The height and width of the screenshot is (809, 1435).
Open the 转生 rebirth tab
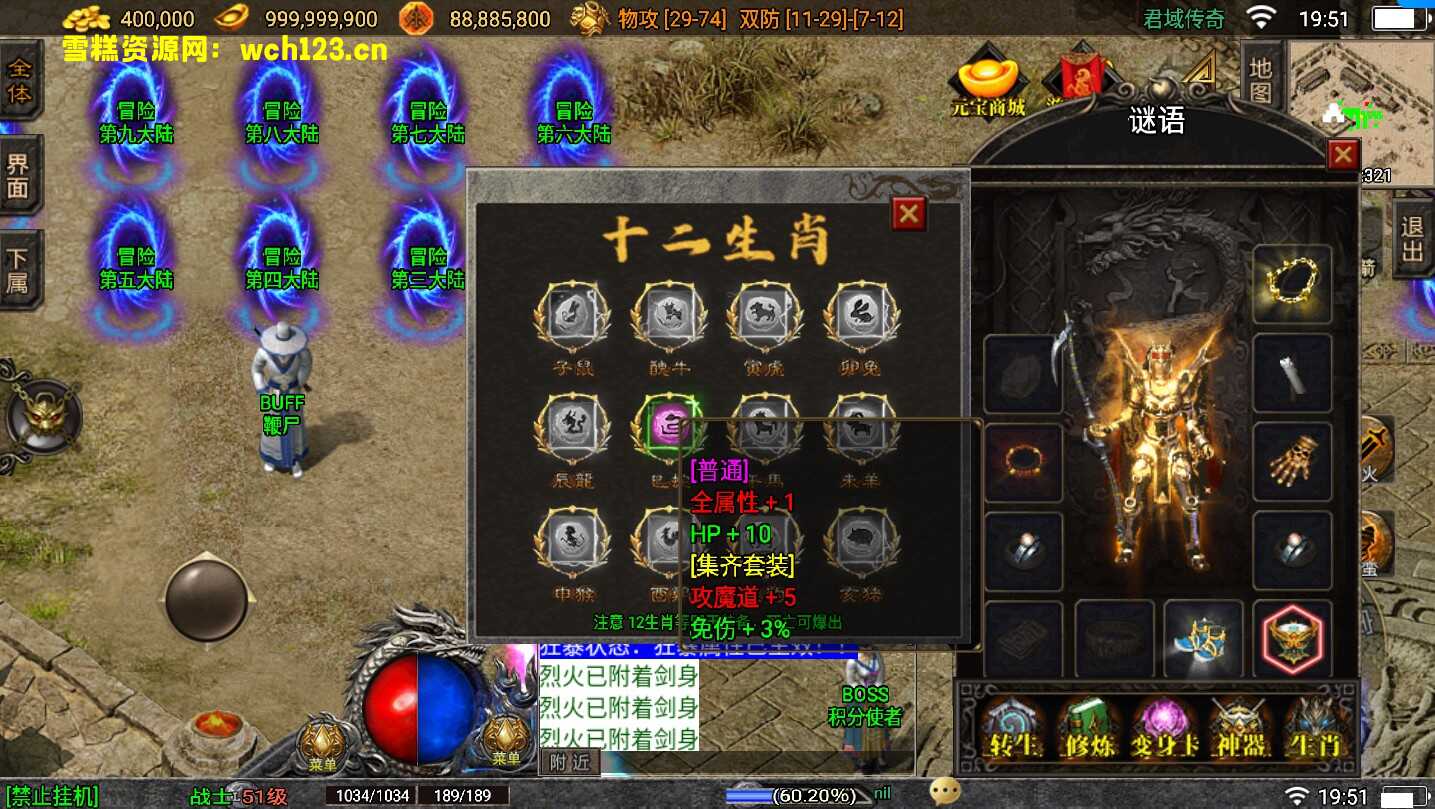[1010, 727]
